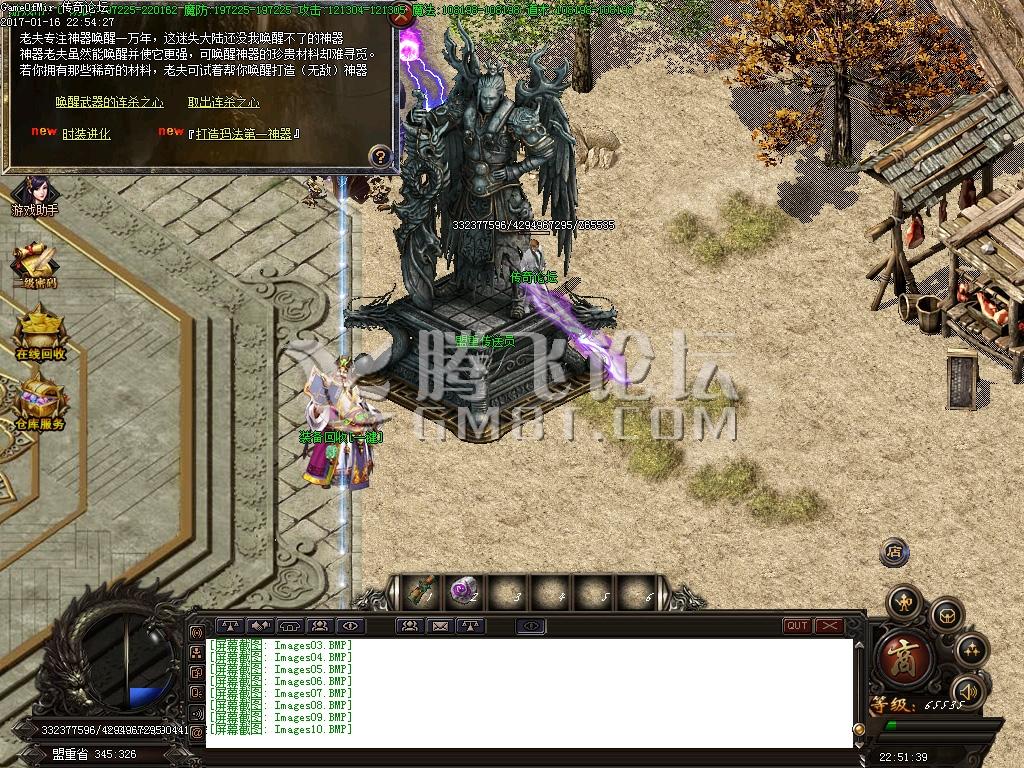Screen dimensions: 1024x768
Task: Open the 二级密码 secondary password icon
Action: 37,265
